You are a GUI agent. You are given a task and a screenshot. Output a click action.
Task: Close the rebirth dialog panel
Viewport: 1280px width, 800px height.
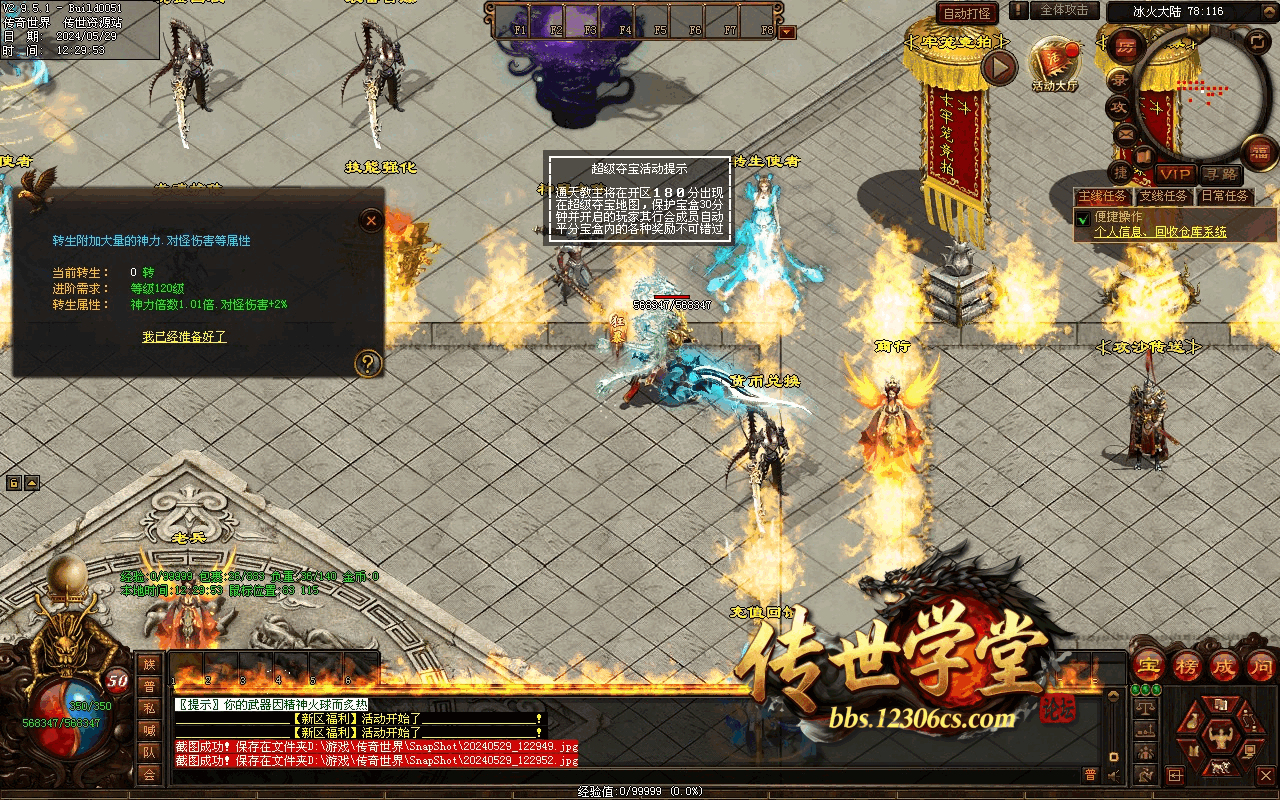click(x=371, y=220)
